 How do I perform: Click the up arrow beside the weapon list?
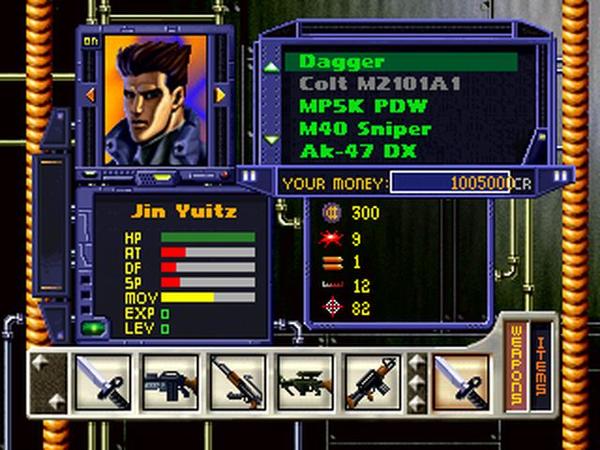pyautogui.click(x=270, y=67)
